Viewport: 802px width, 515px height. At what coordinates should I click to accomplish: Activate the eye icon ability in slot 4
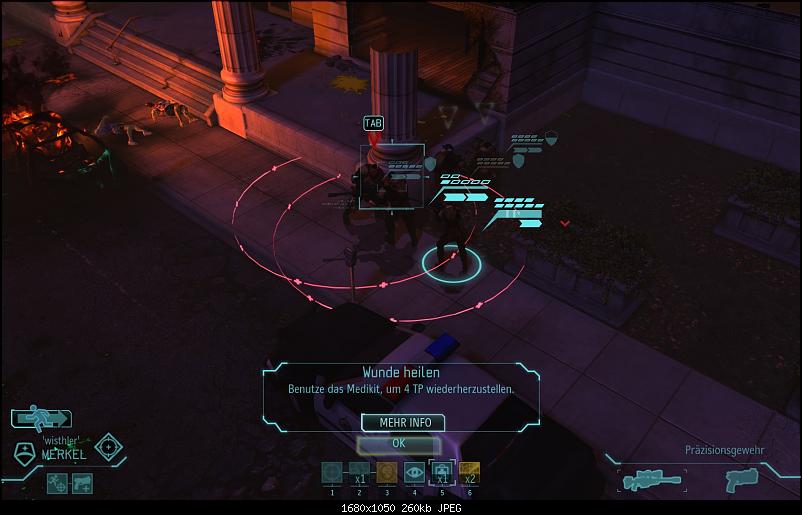click(x=414, y=471)
